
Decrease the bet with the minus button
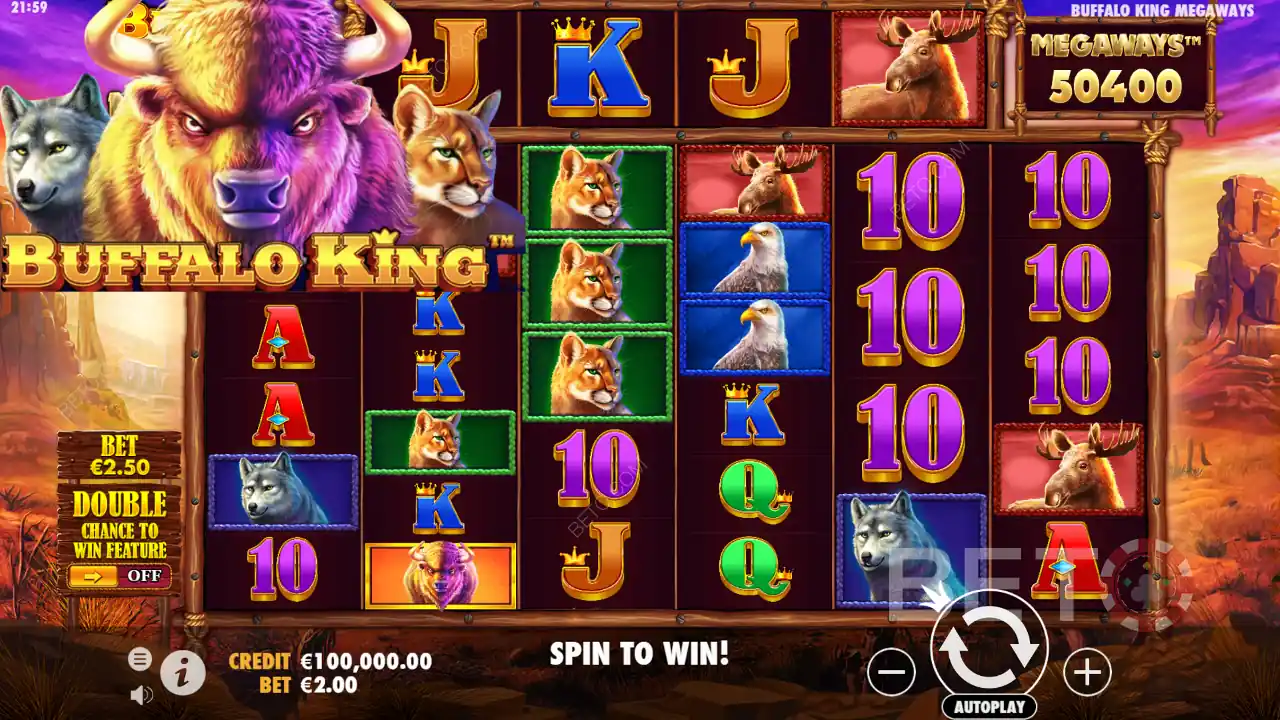pos(891,672)
